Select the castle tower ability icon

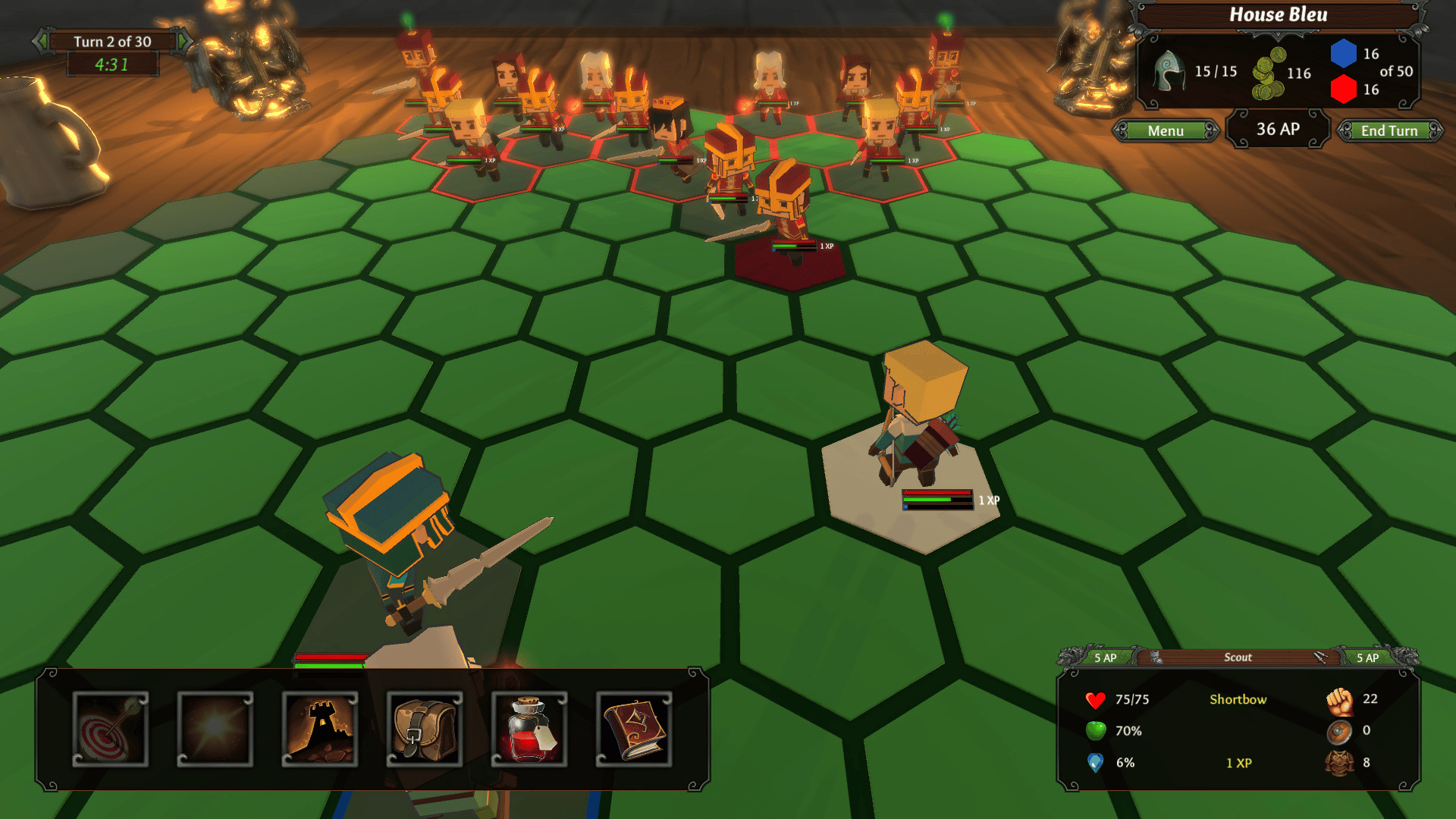pyautogui.click(x=320, y=729)
